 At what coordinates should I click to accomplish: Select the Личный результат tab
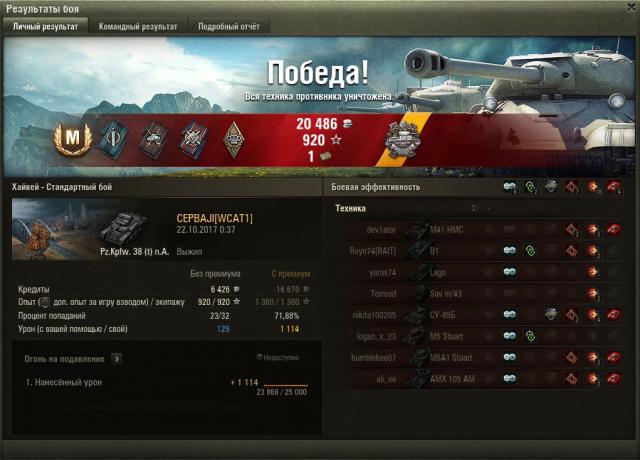click(x=45, y=27)
